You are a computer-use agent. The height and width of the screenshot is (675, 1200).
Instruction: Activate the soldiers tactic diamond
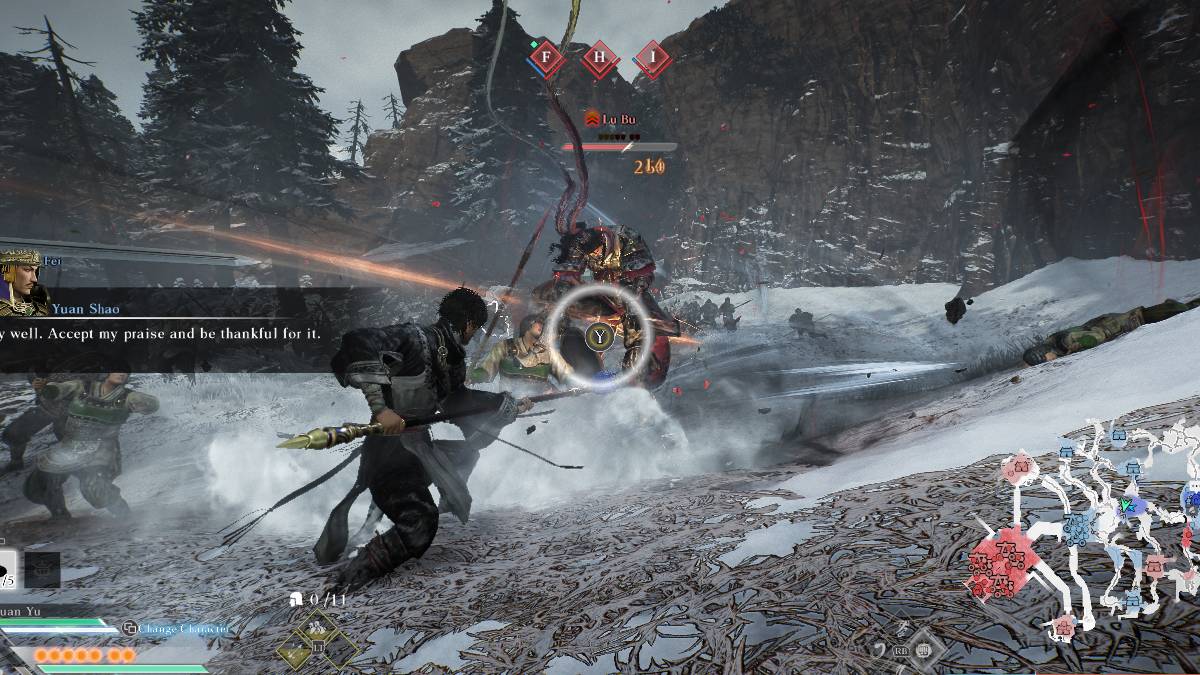coord(319,629)
